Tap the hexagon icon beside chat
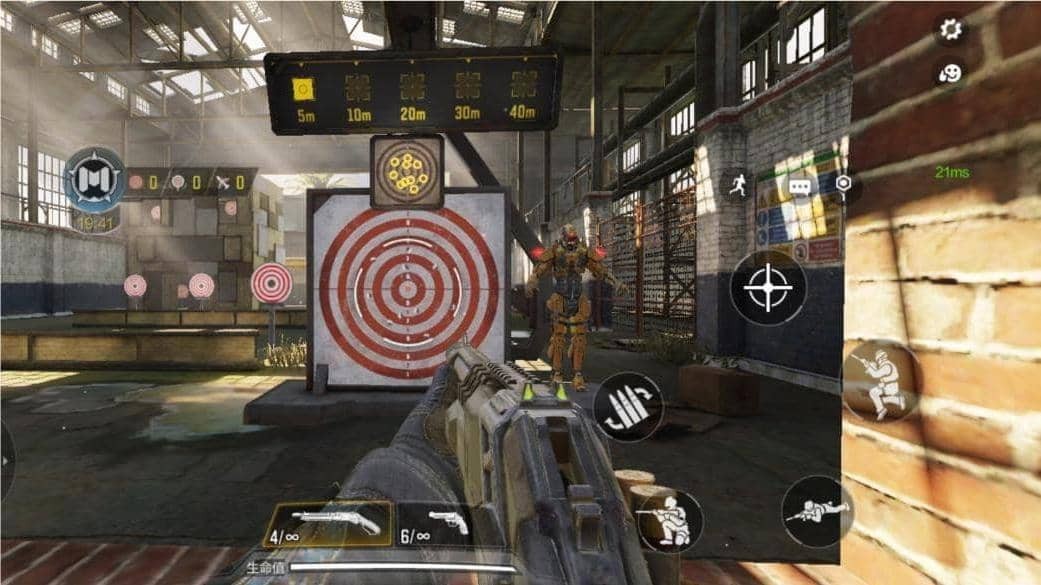The width and height of the screenshot is (1041, 585). [845, 185]
